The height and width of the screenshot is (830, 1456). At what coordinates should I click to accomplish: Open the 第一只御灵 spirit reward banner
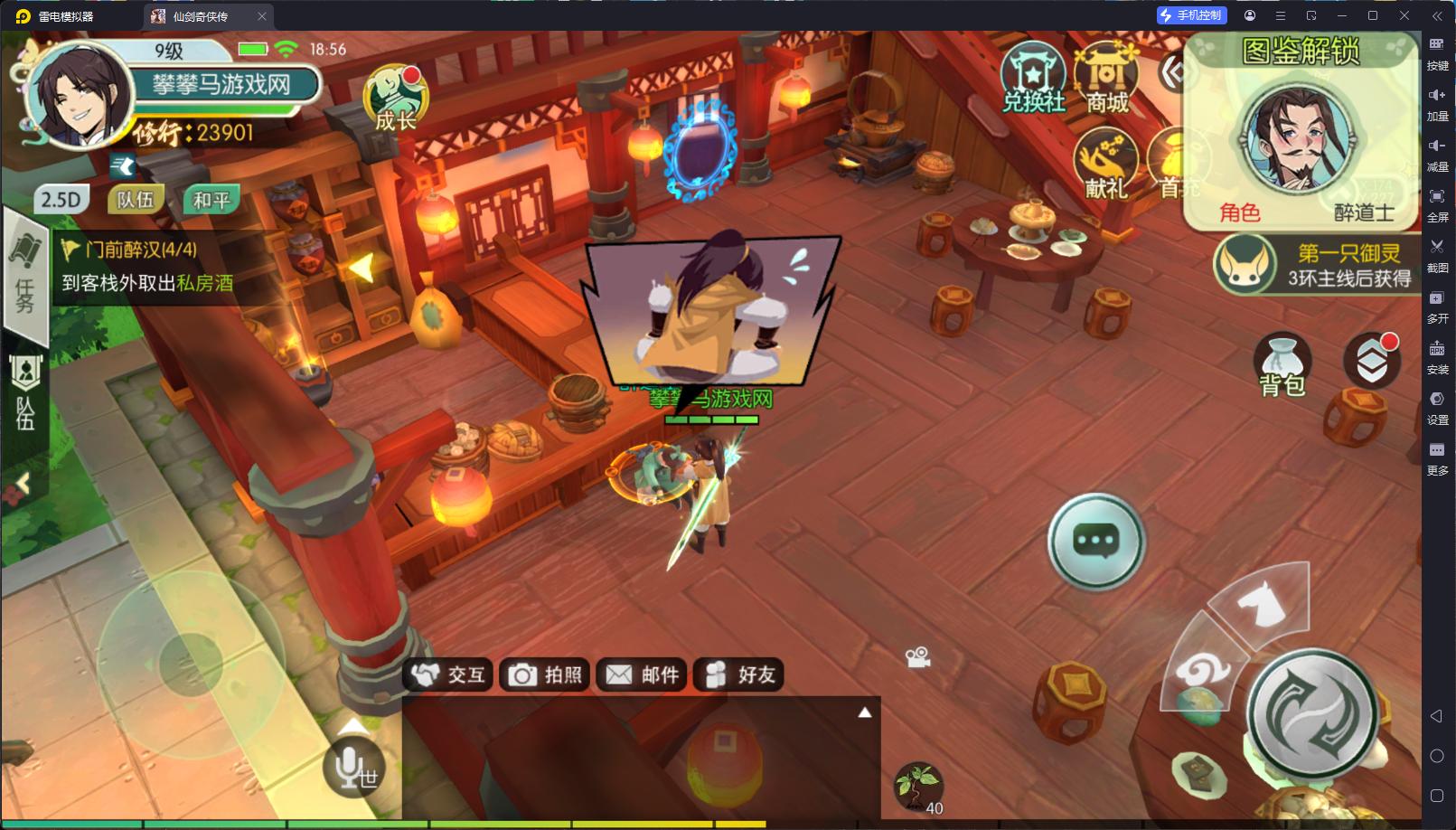[1315, 265]
